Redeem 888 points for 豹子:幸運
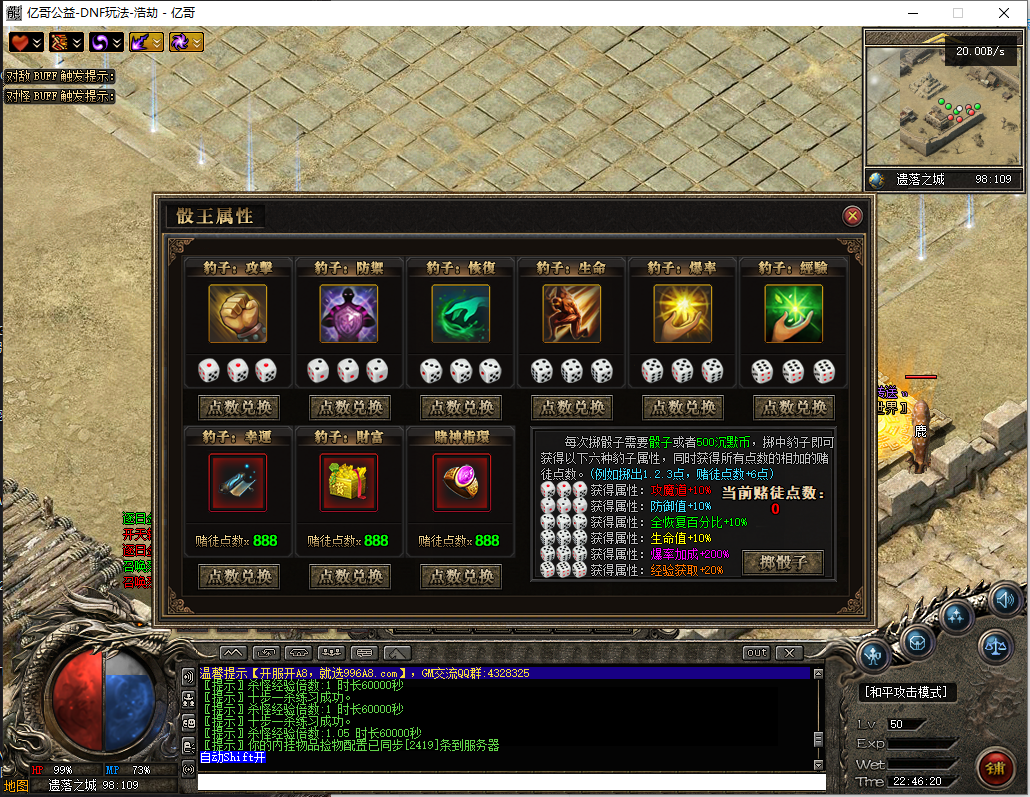 pyautogui.click(x=238, y=577)
